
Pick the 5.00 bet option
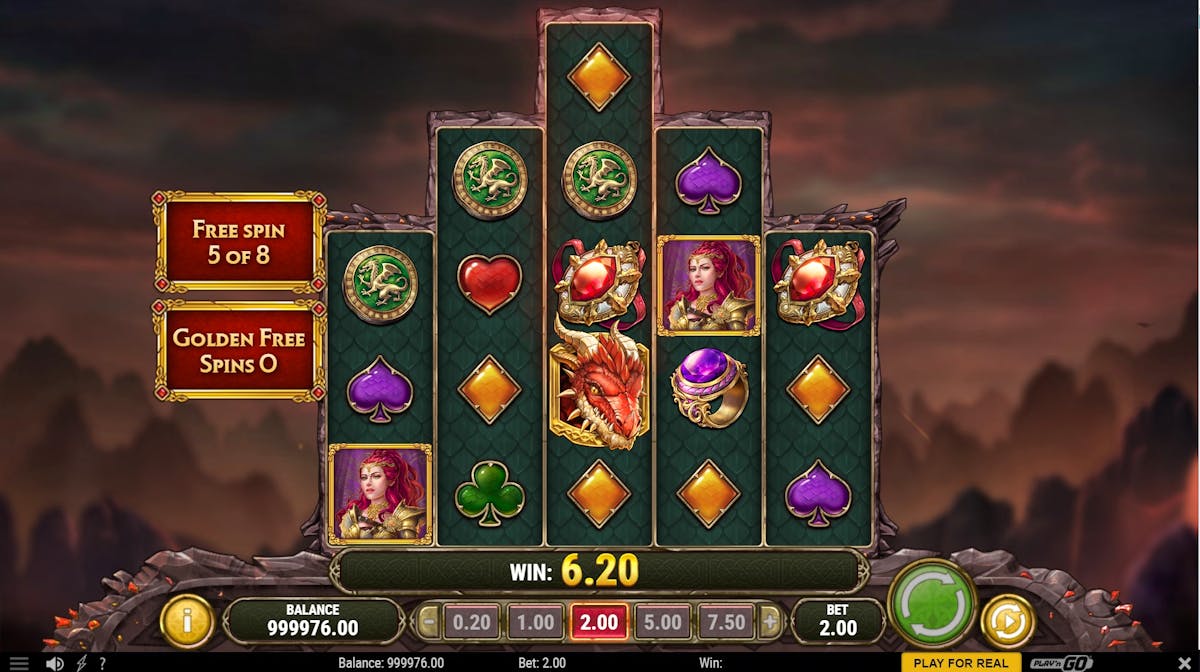pos(662,622)
